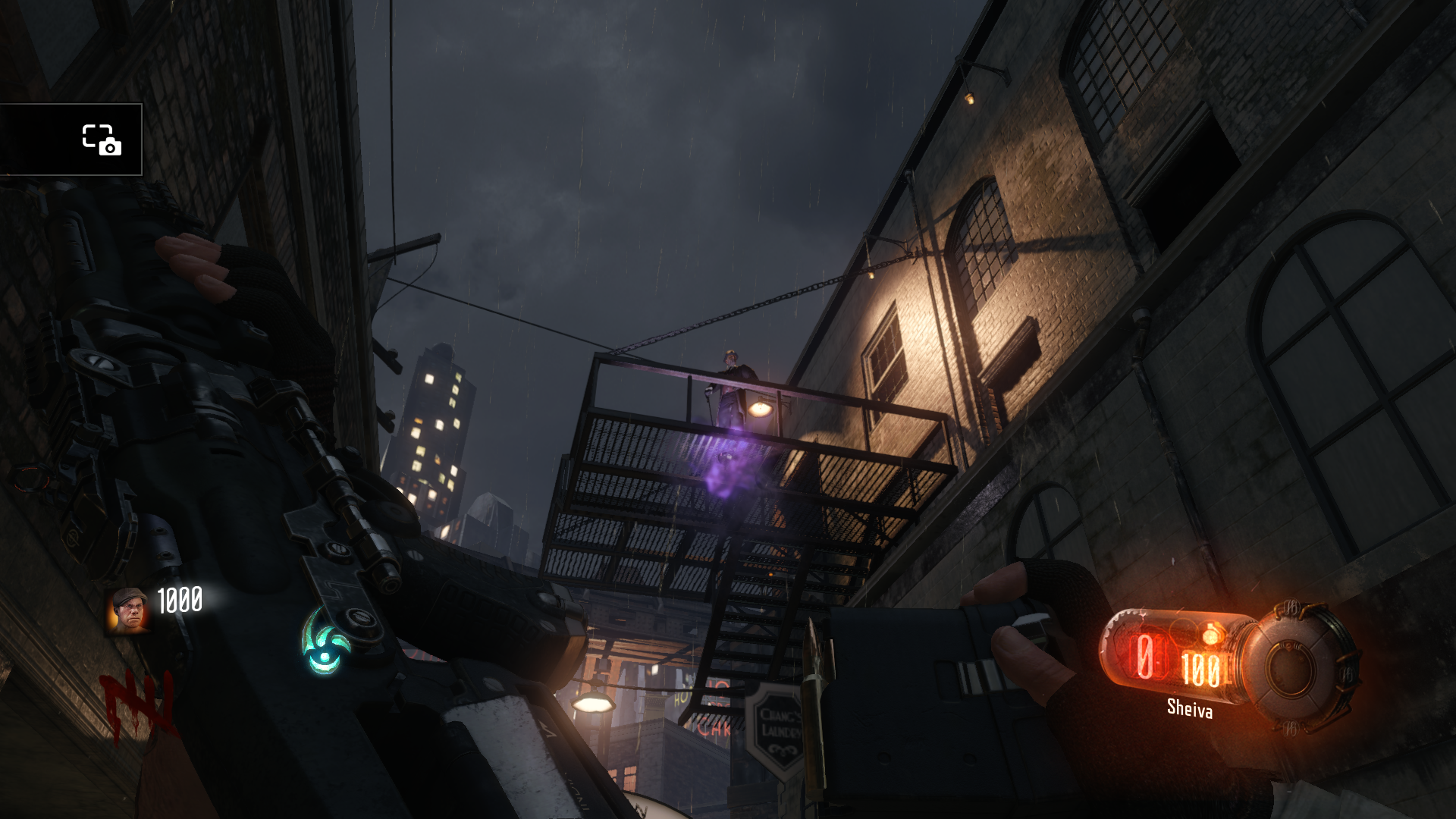Viewport: 1456px width, 819px height.
Task: Click the Sheiva weapon name label
Action: (x=1189, y=709)
